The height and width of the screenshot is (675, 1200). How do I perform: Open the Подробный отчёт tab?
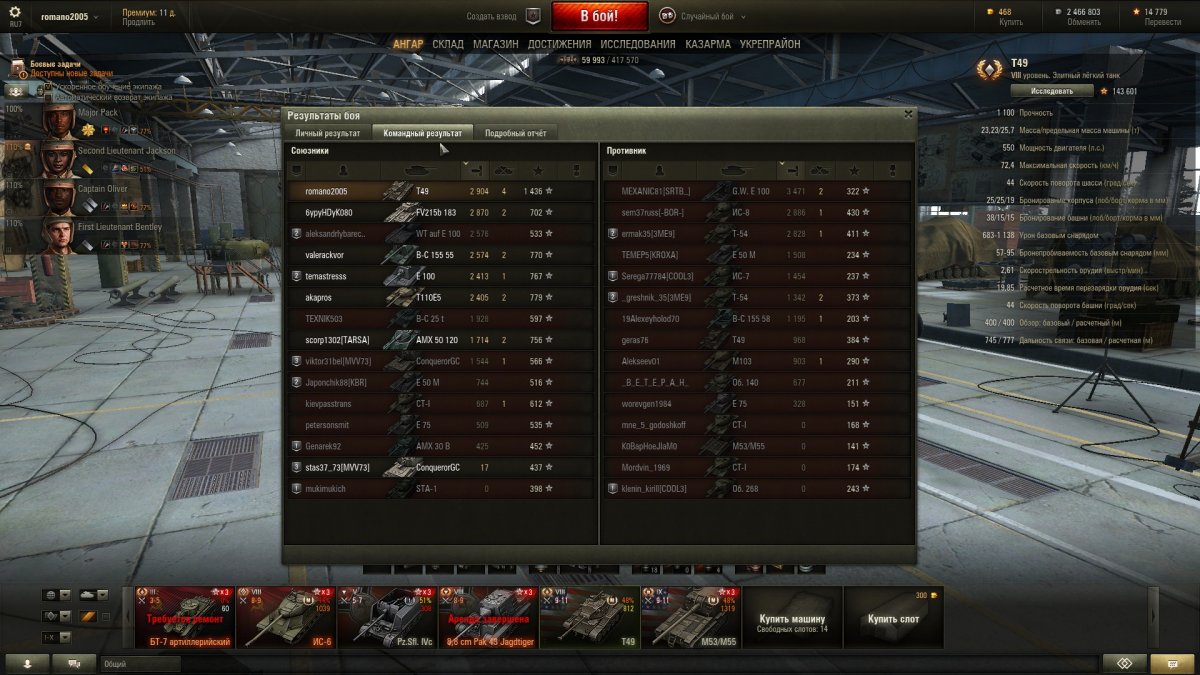[x=515, y=133]
